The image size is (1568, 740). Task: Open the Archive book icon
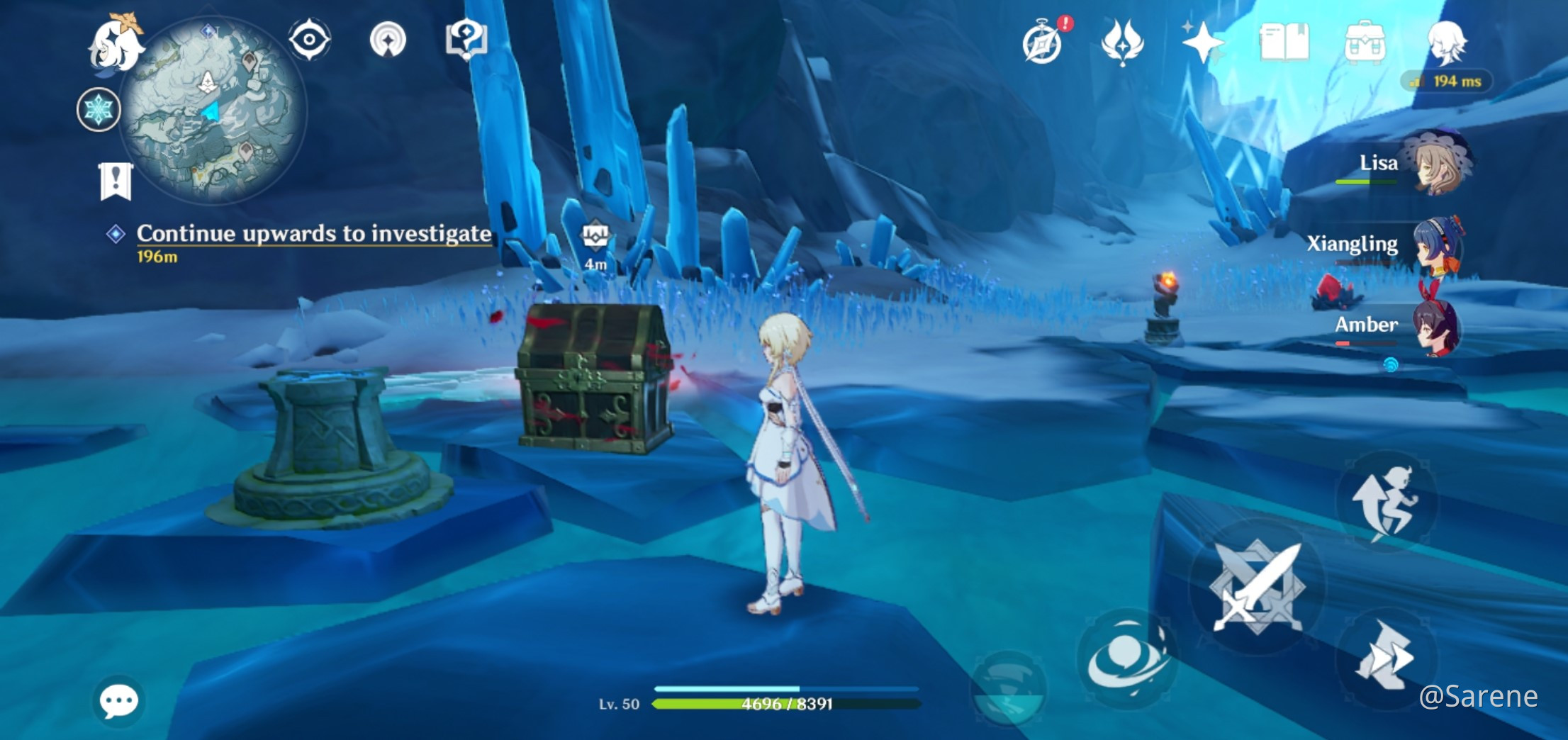(x=1284, y=43)
